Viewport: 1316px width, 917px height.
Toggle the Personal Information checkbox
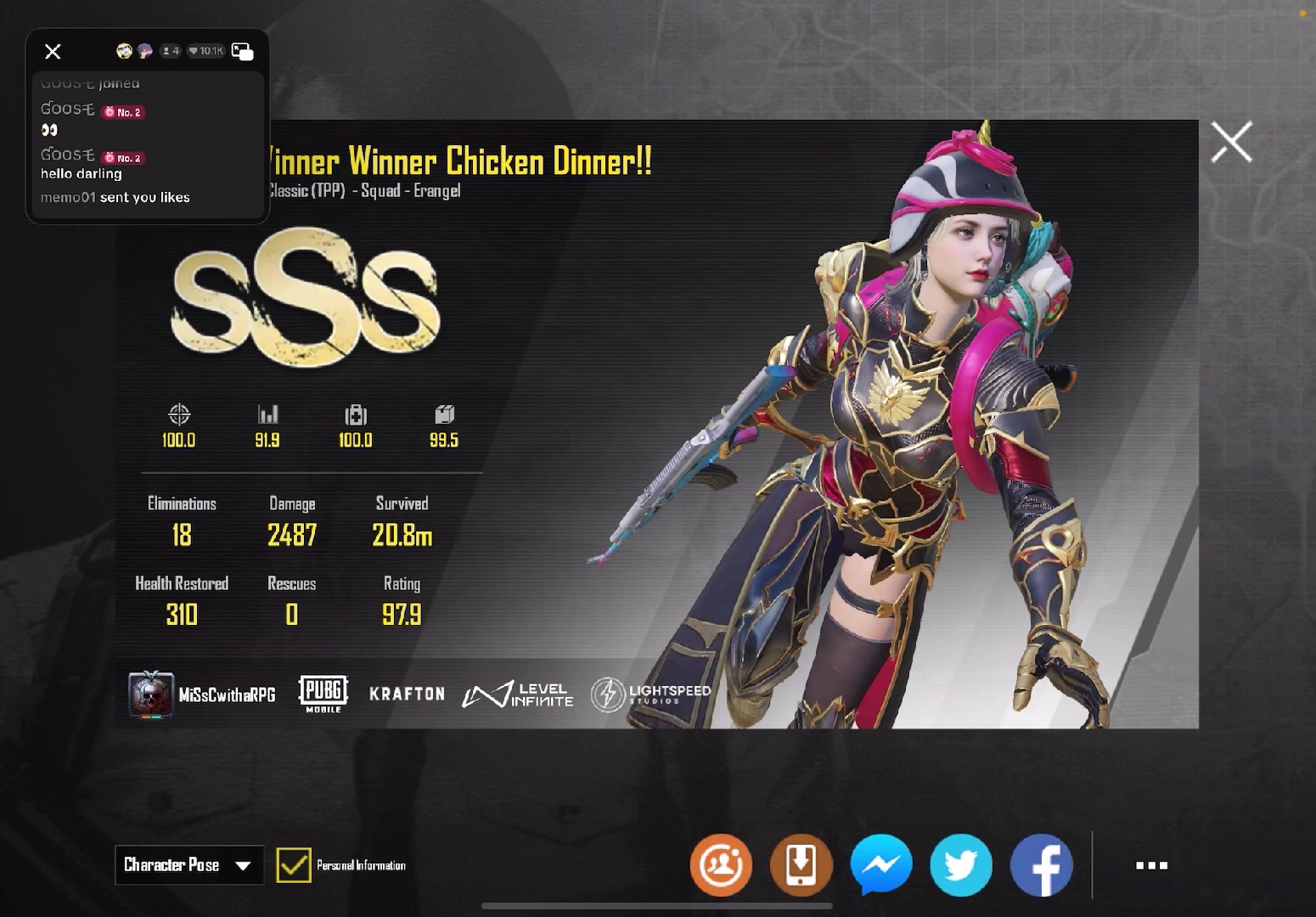click(x=294, y=865)
